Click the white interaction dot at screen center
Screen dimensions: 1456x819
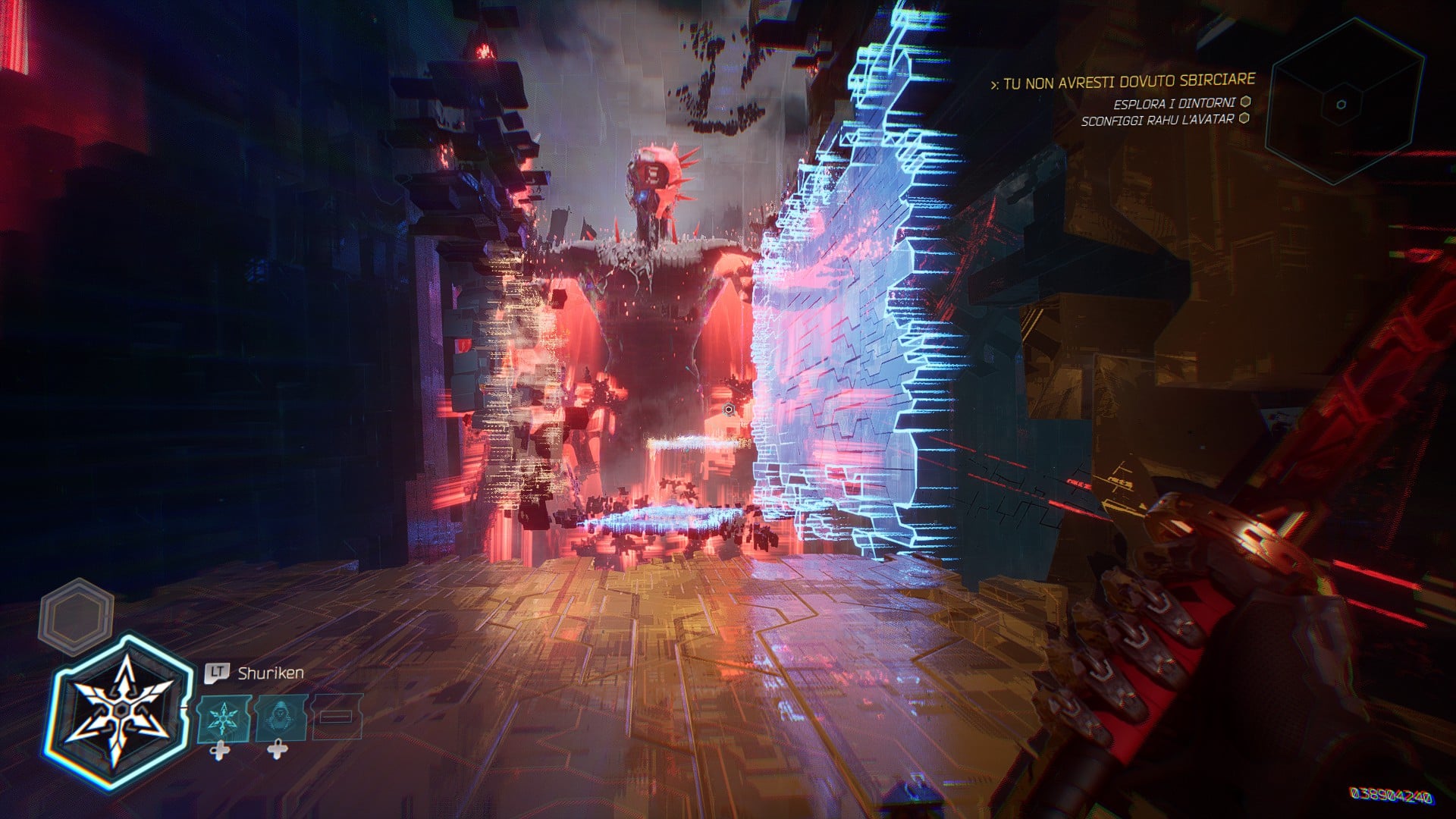click(729, 408)
